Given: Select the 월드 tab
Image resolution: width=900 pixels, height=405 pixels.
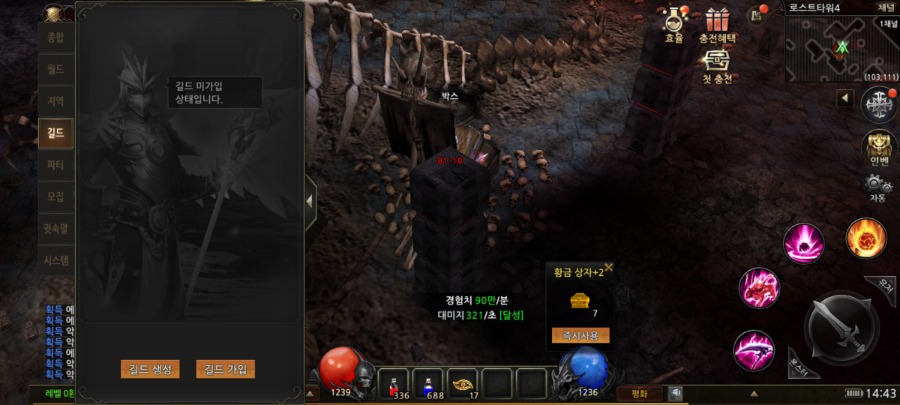Looking at the screenshot, I should pyautogui.click(x=56, y=70).
